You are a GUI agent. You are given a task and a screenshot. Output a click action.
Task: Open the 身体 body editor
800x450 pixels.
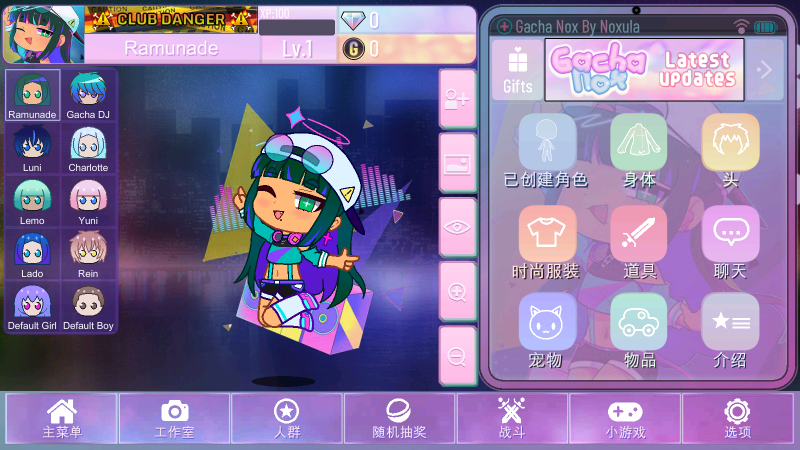pos(639,150)
